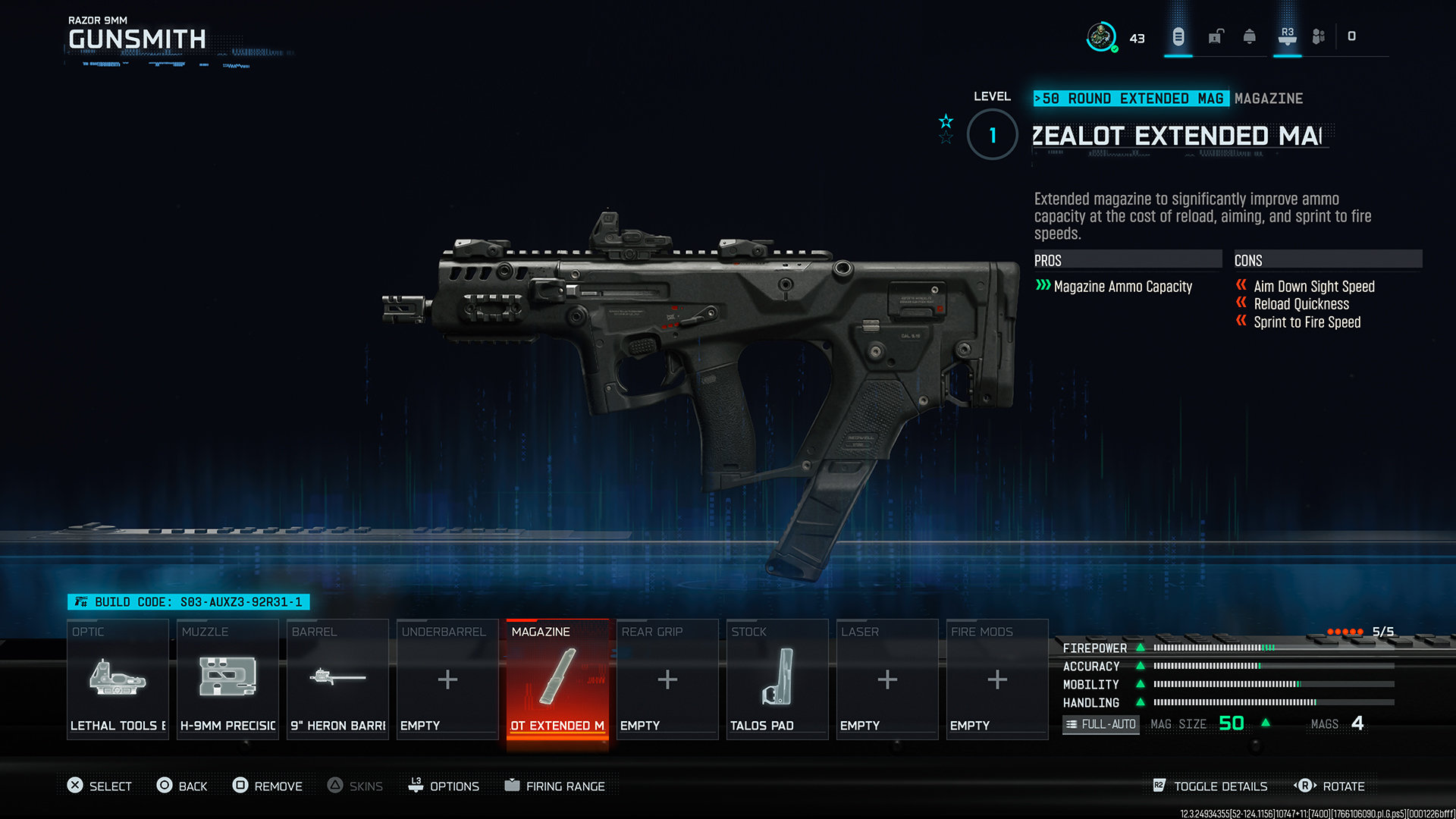
Task: Open the notifications bell icon
Action: pyautogui.click(x=1250, y=36)
